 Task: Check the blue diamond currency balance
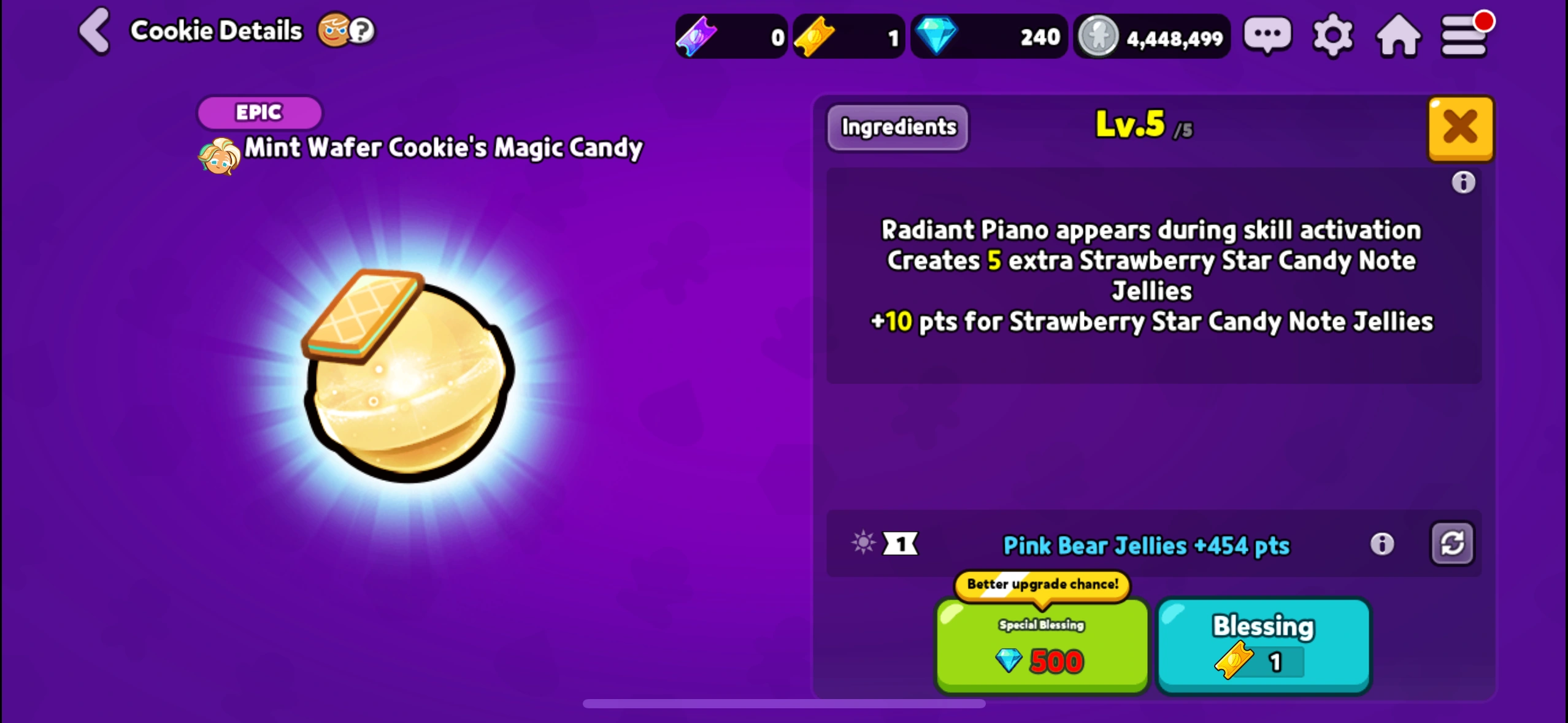(x=988, y=36)
